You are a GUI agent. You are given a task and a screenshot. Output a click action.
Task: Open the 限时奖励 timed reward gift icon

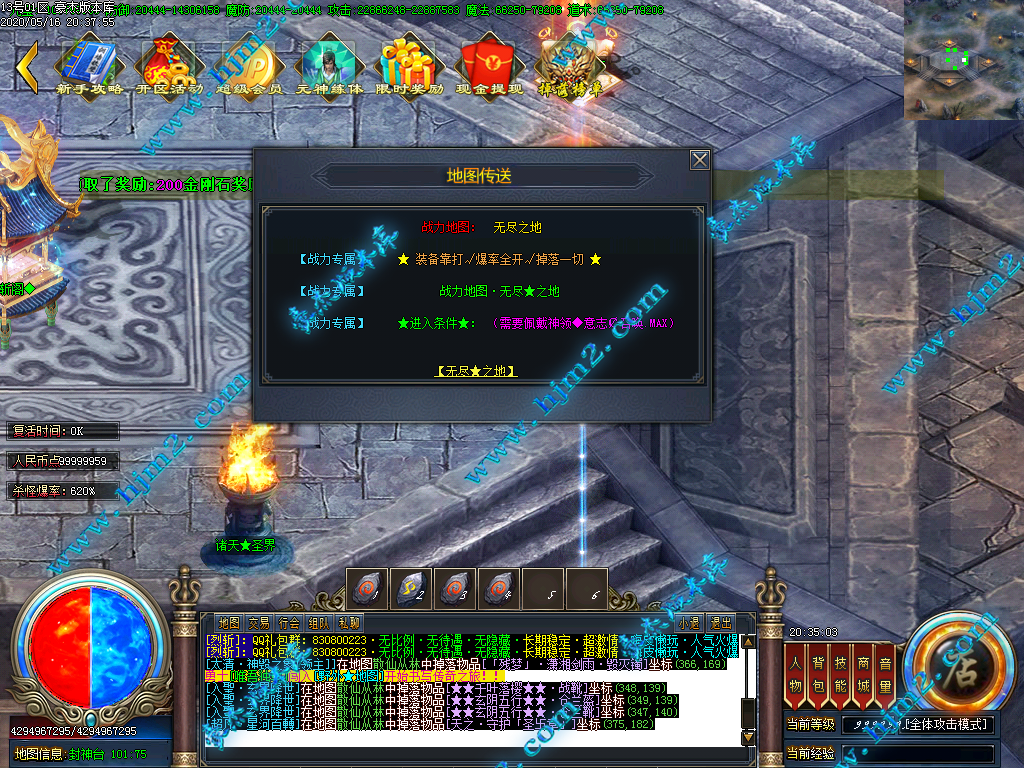click(409, 65)
